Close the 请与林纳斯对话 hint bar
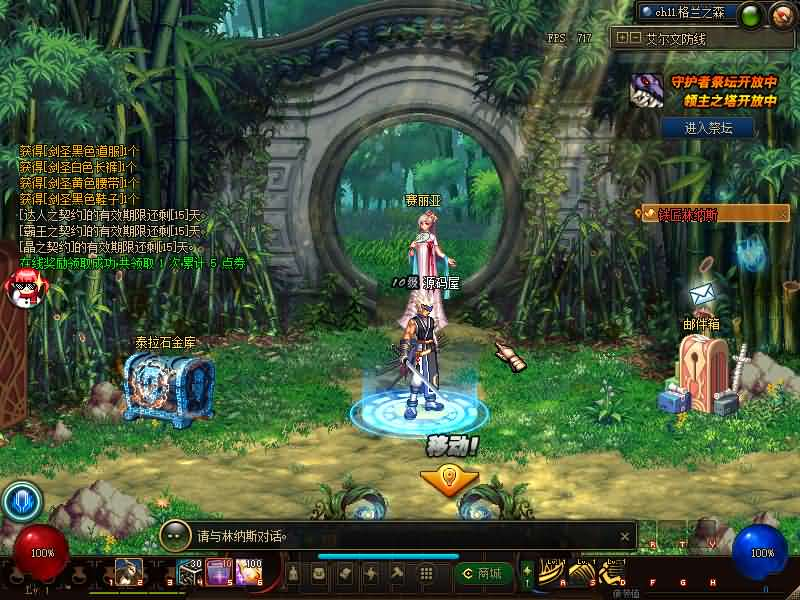 tap(625, 536)
